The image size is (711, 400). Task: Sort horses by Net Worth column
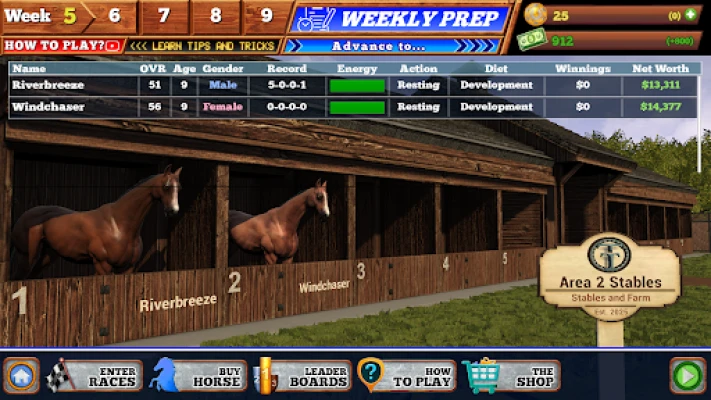(x=660, y=68)
